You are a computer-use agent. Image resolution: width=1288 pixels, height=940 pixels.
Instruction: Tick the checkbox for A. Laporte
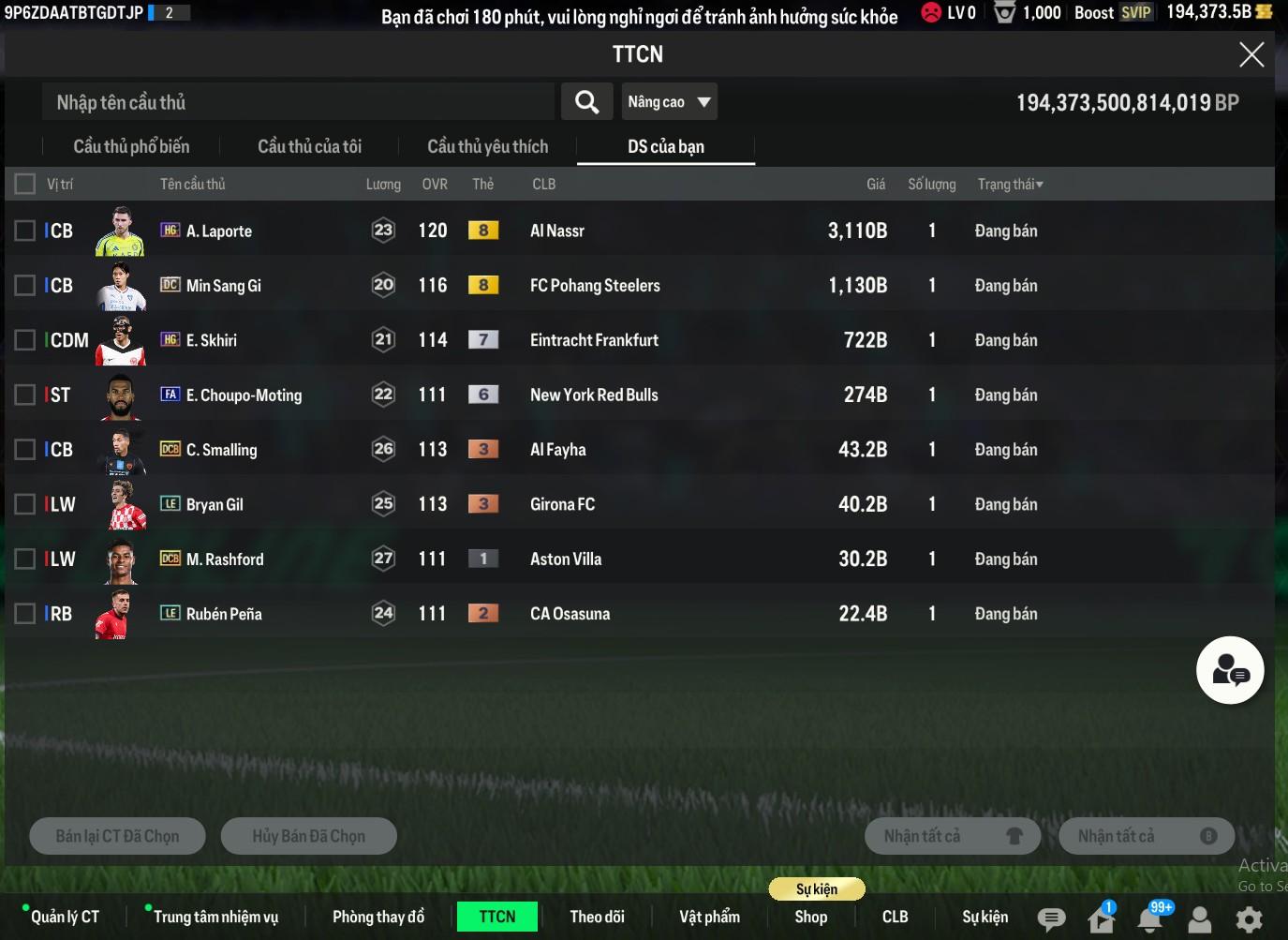25,231
